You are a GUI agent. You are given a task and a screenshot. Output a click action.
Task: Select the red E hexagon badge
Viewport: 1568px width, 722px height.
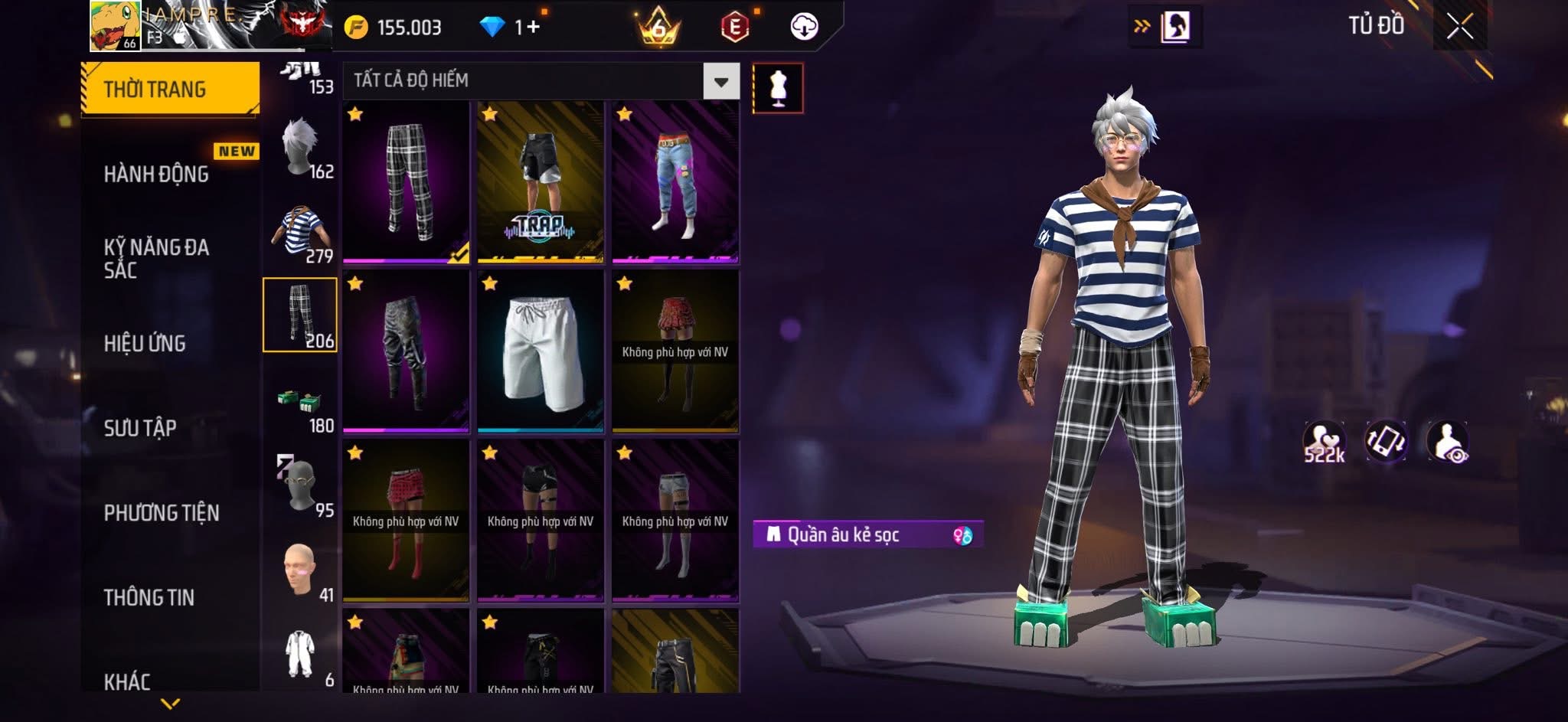[x=733, y=25]
